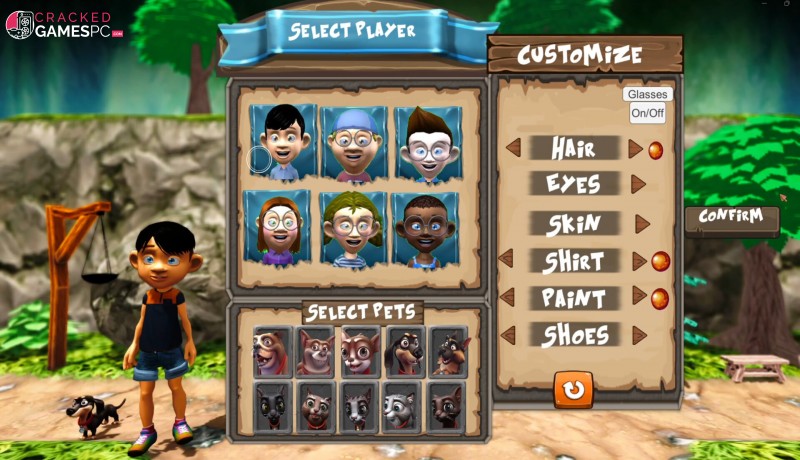Toggle the Glasses On/Off button
The image size is (800, 460).
647,113
